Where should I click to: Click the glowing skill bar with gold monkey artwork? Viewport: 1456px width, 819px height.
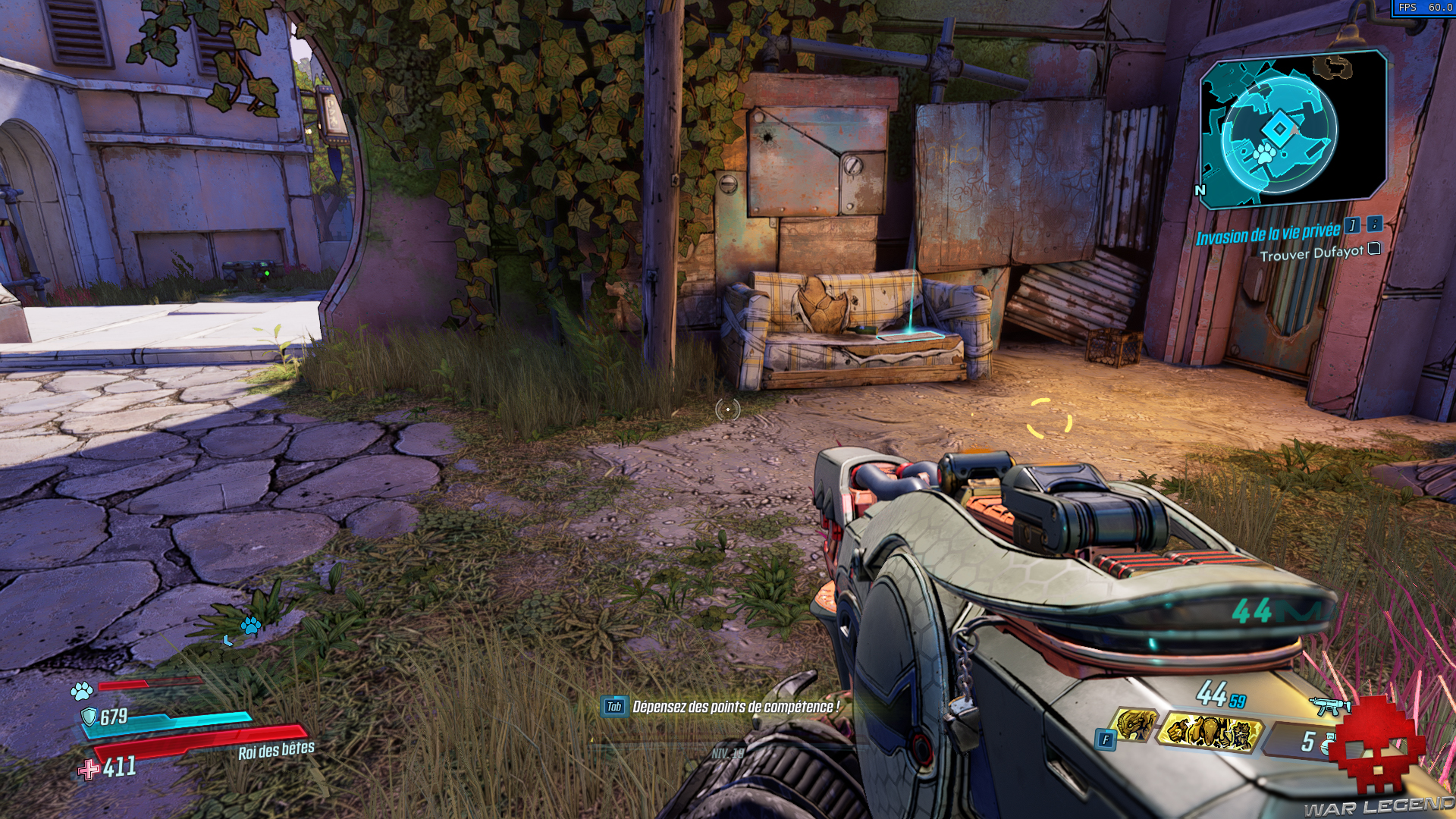[x=1212, y=732]
